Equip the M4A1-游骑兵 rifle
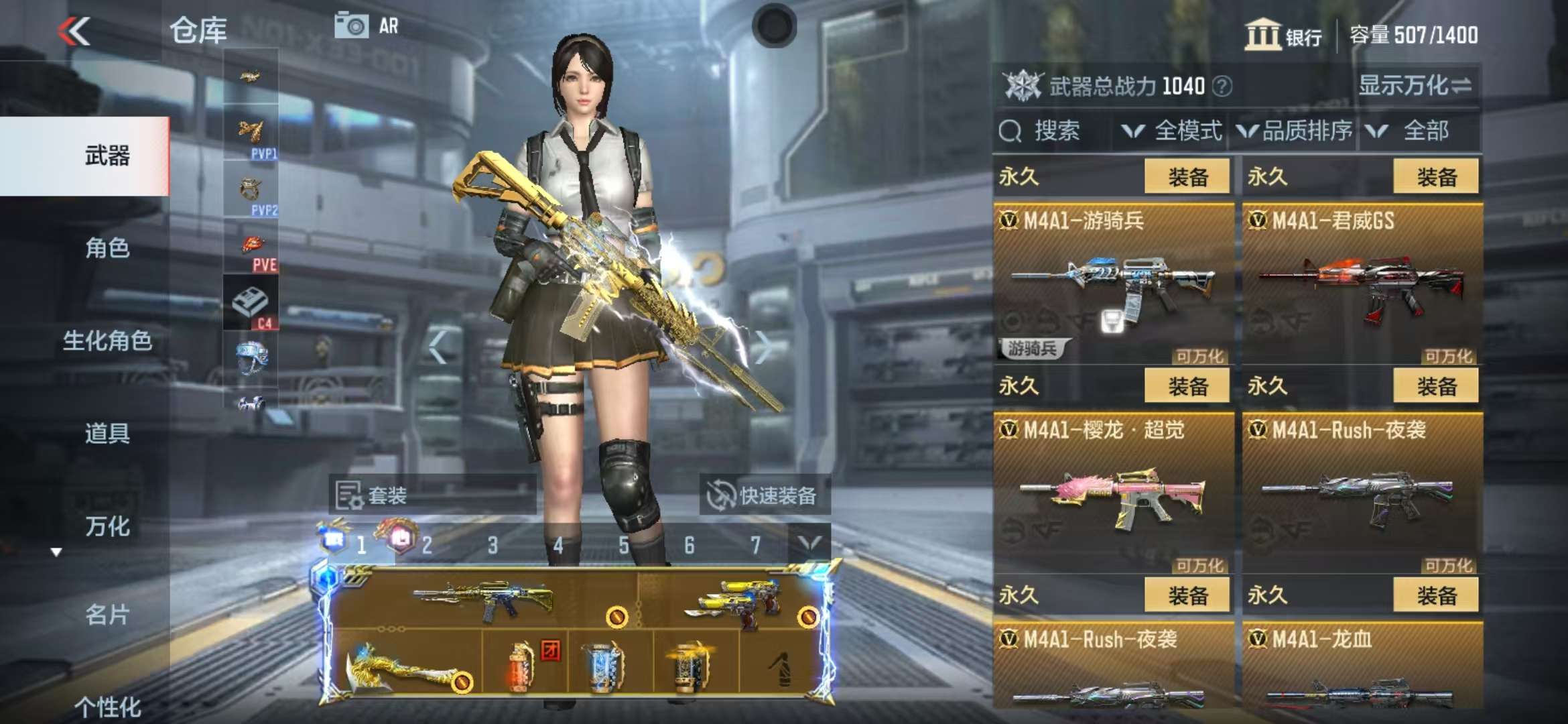The width and height of the screenshot is (1568, 724). [1187, 177]
